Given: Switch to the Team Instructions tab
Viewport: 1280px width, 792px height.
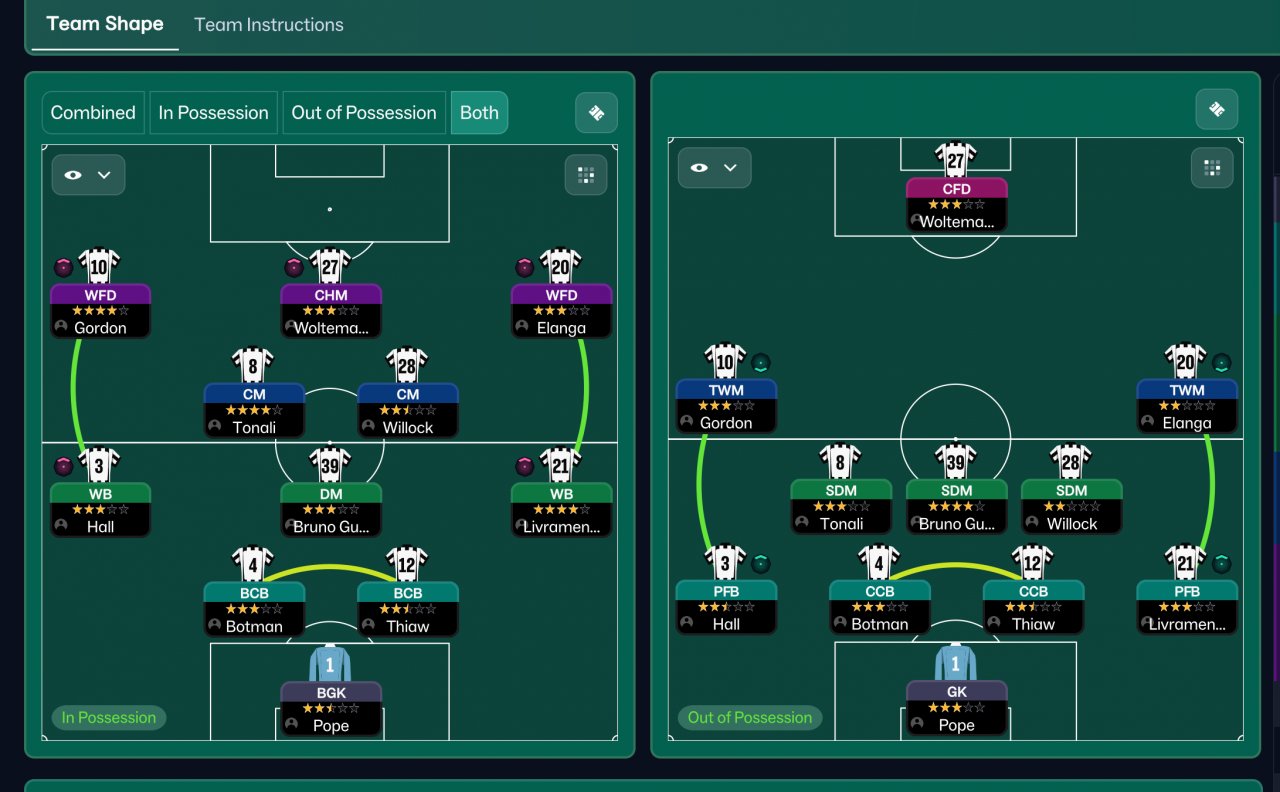Looking at the screenshot, I should pos(268,25).
